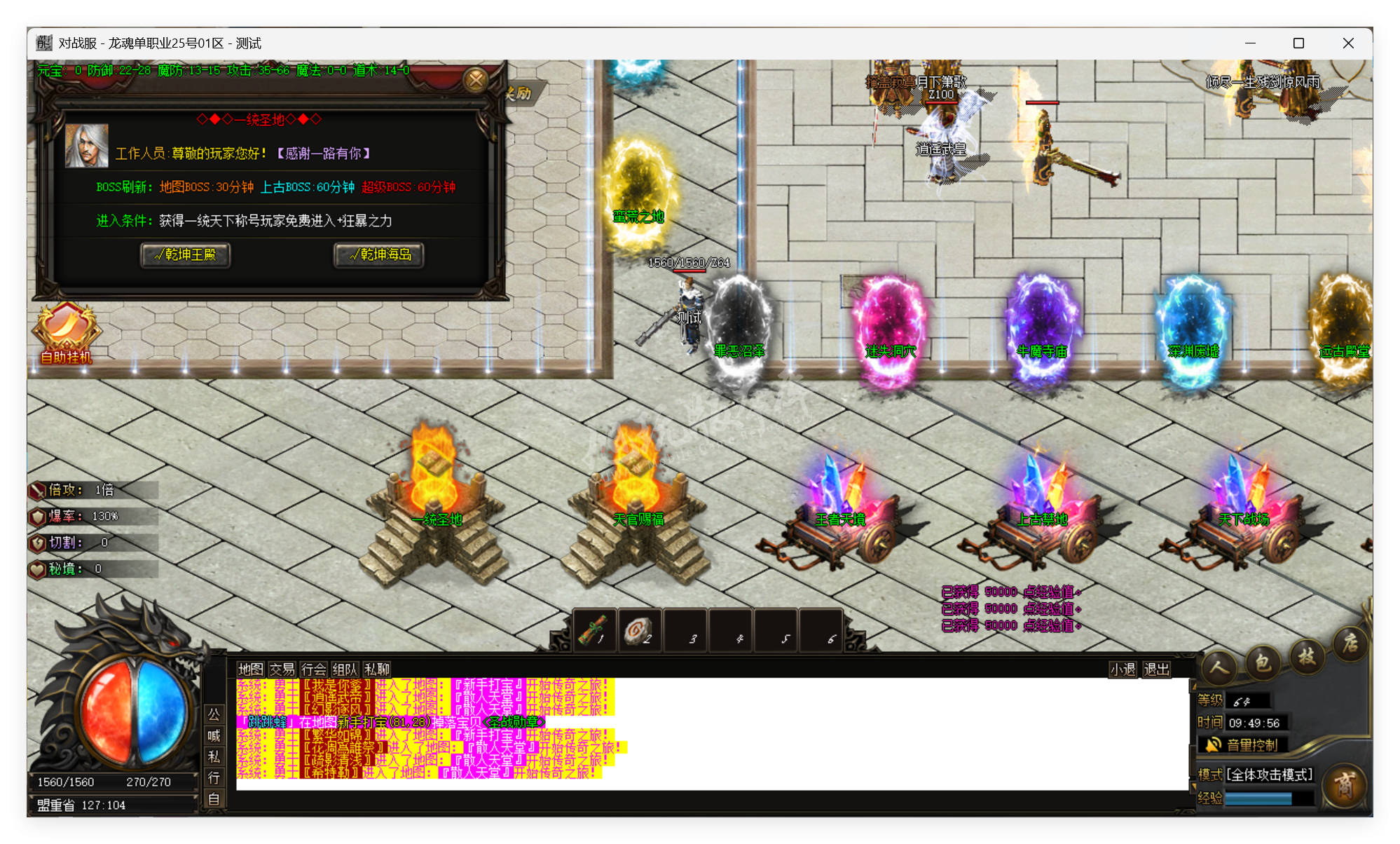This screenshot has height=844, width=1400.
Task: Use the scroll in hotbar slot 1
Action: coord(594,630)
